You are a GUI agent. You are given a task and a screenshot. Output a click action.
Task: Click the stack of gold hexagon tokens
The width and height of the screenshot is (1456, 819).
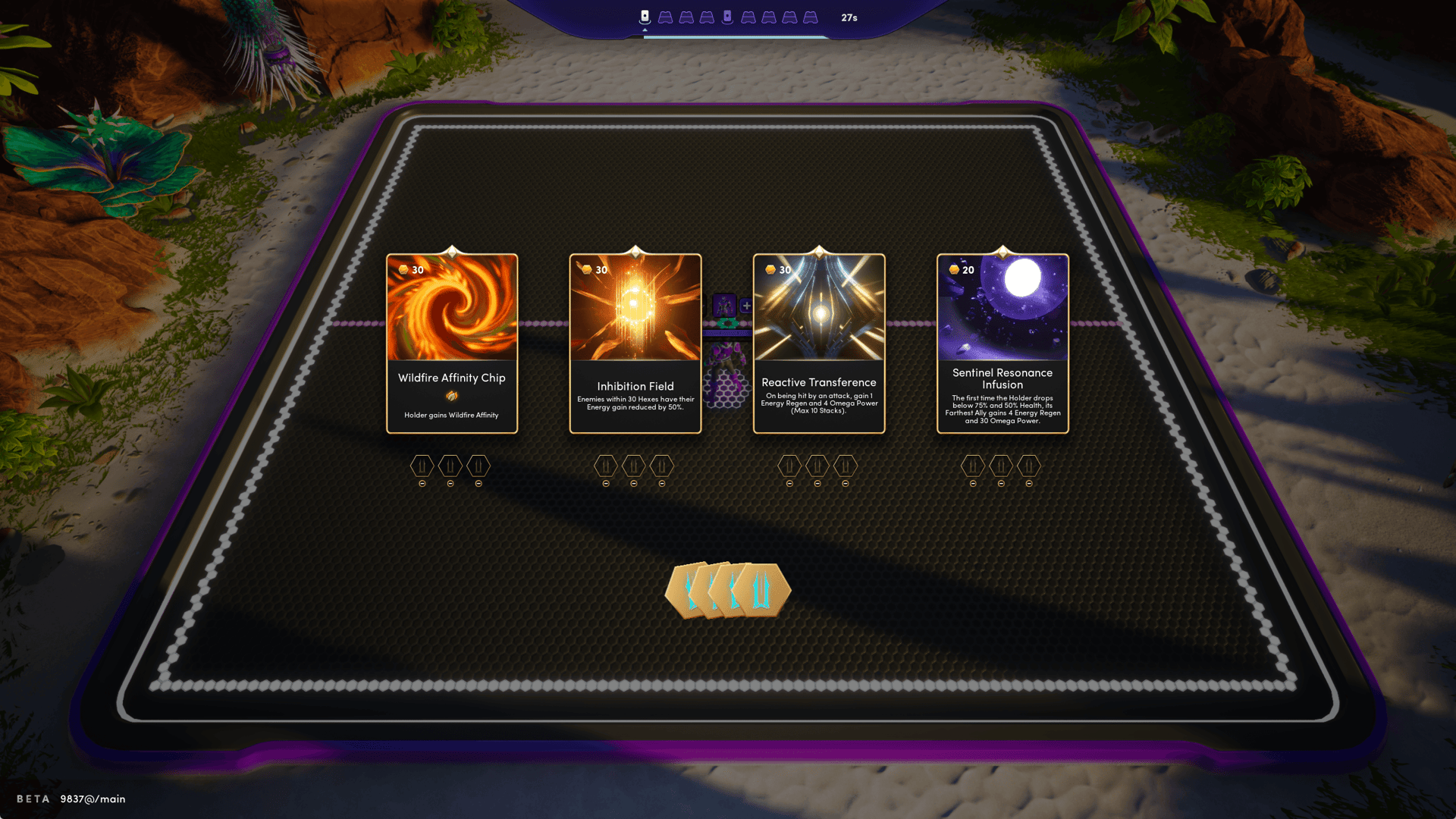click(x=727, y=590)
